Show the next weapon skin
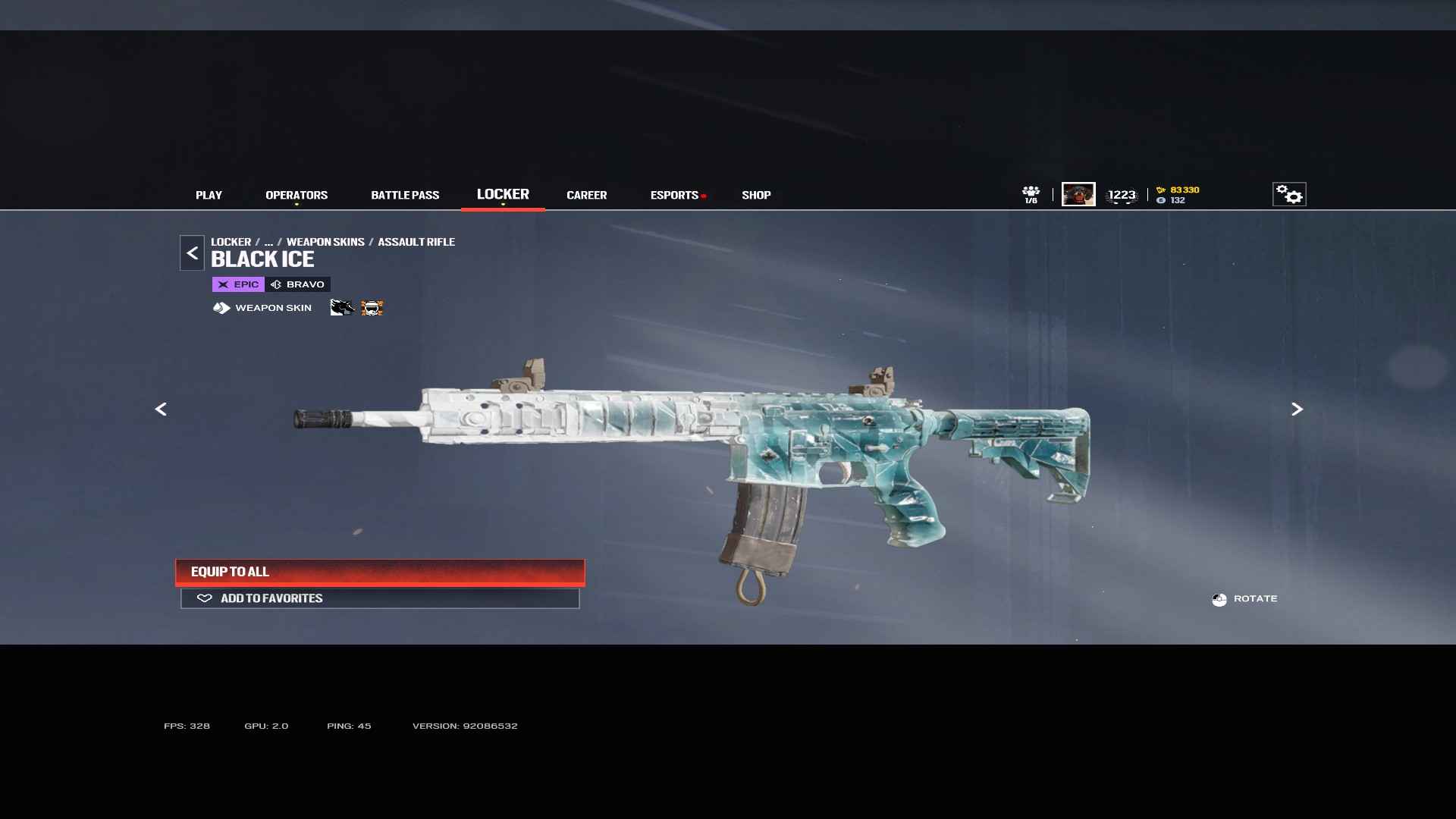The height and width of the screenshot is (819, 1456). [x=1297, y=409]
